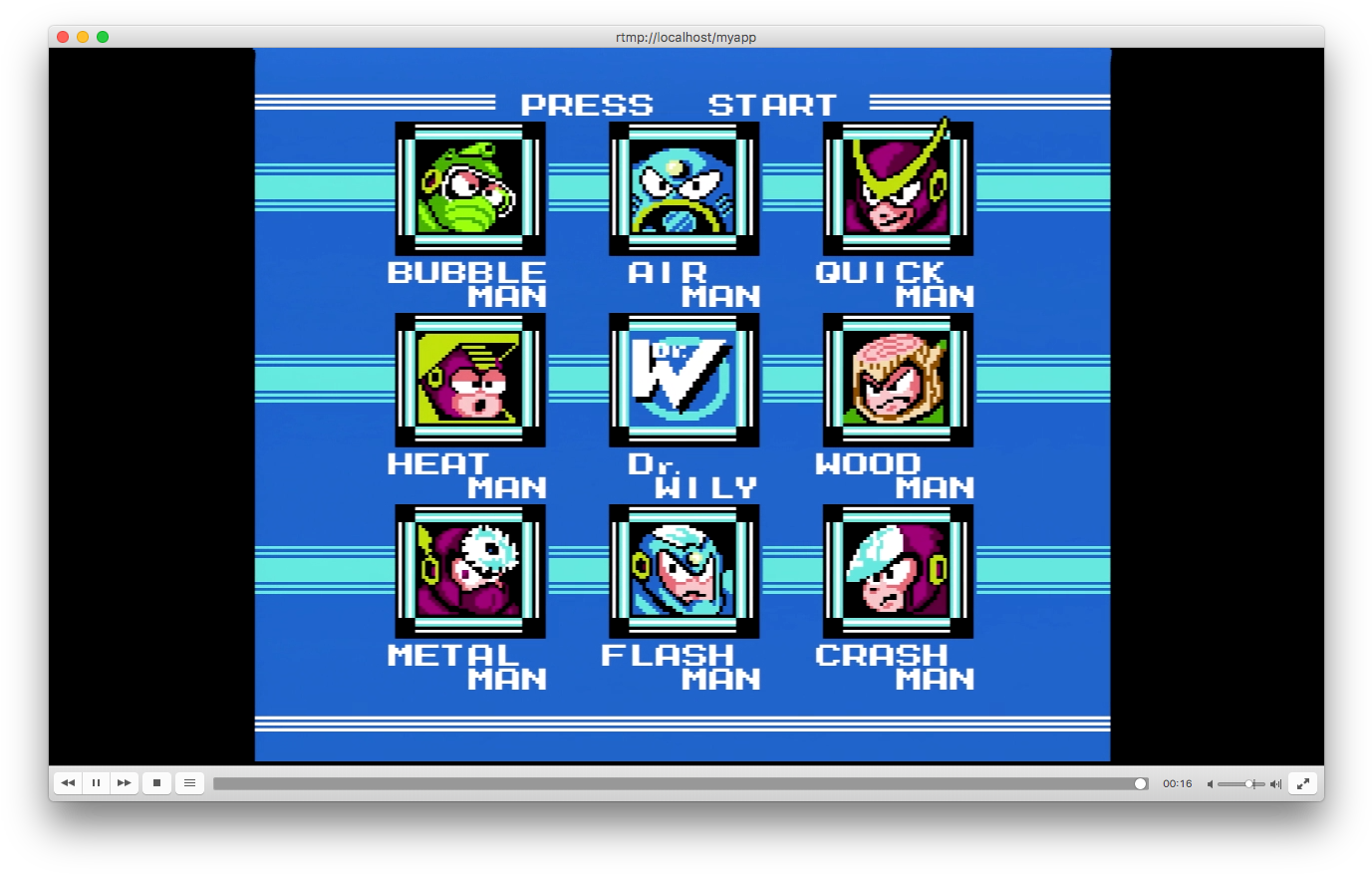The width and height of the screenshot is (1372, 874).
Task: Mute audio via the left speaker icon
Action: pos(1209,783)
